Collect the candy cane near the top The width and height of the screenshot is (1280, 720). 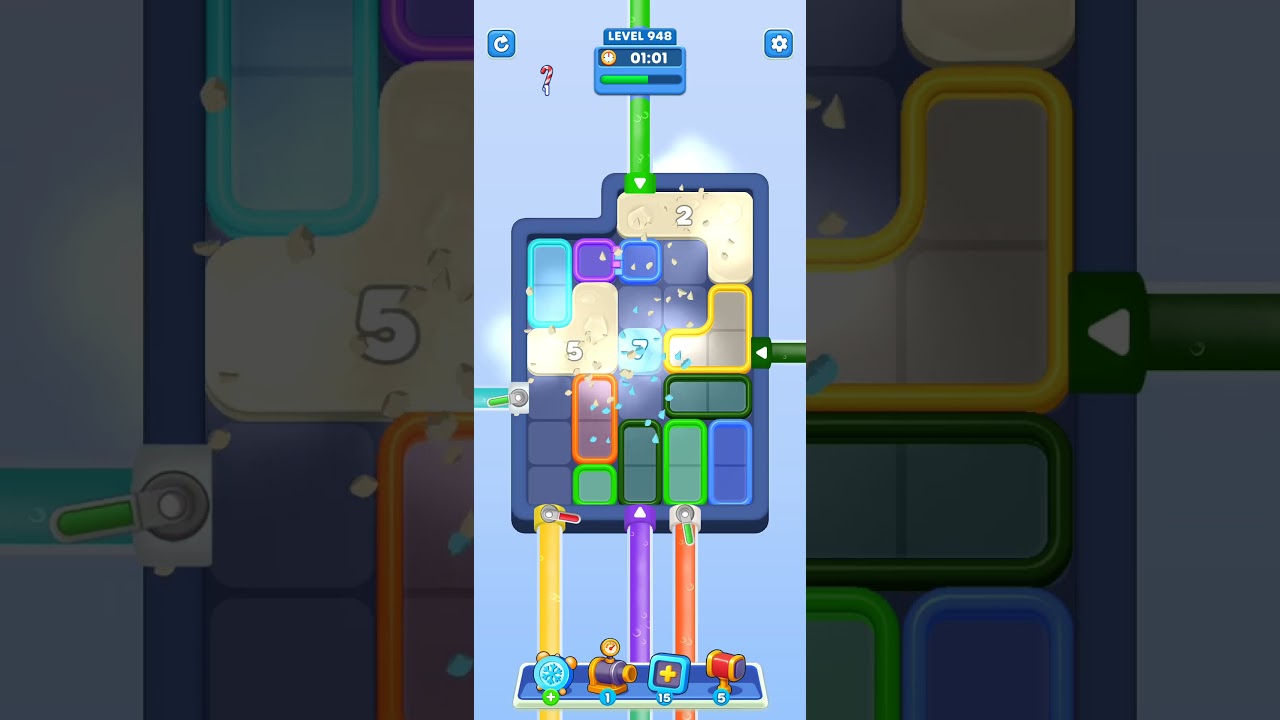coord(545,77)
